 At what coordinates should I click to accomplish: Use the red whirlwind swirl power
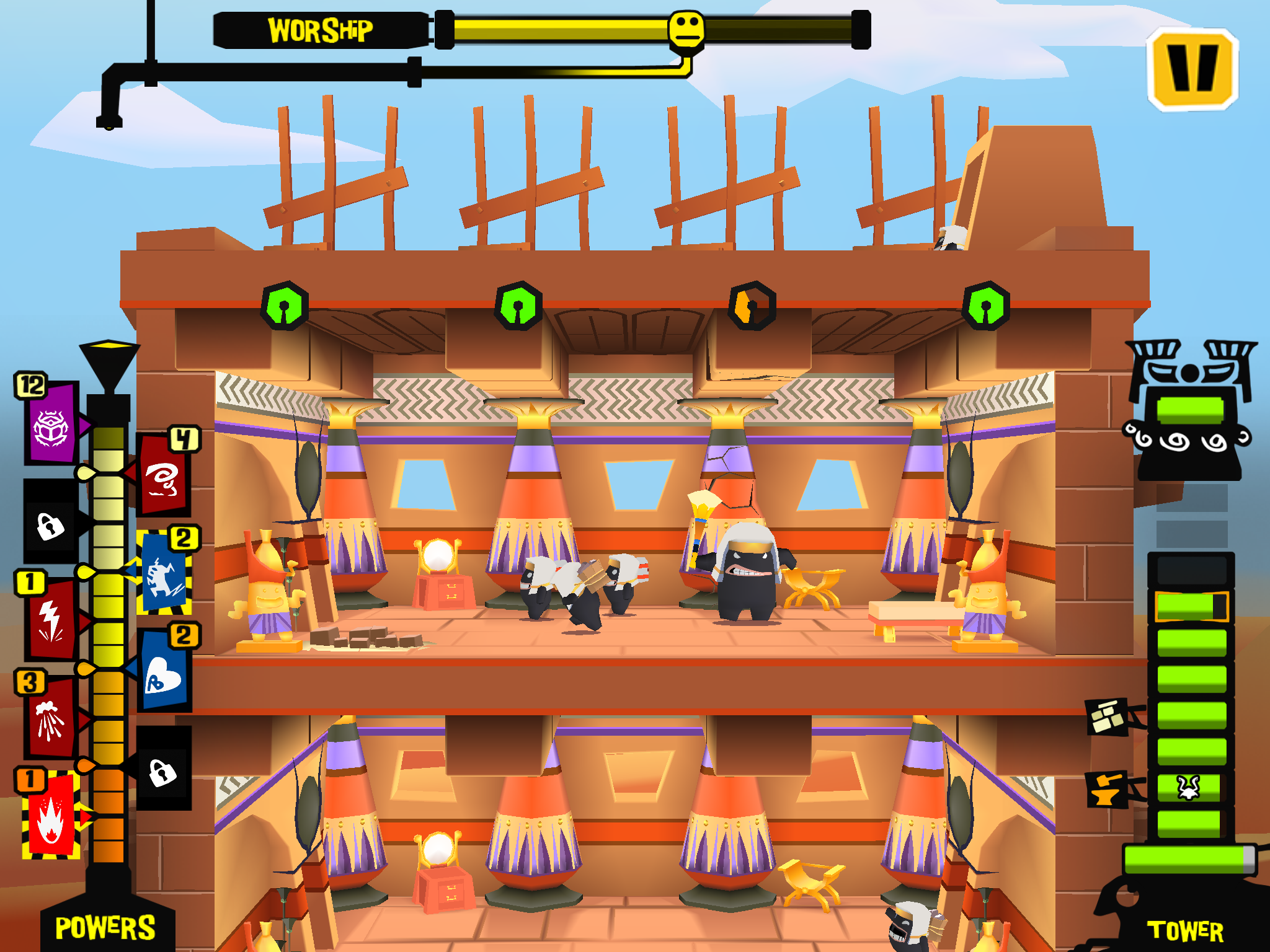[x=163, y=476]
